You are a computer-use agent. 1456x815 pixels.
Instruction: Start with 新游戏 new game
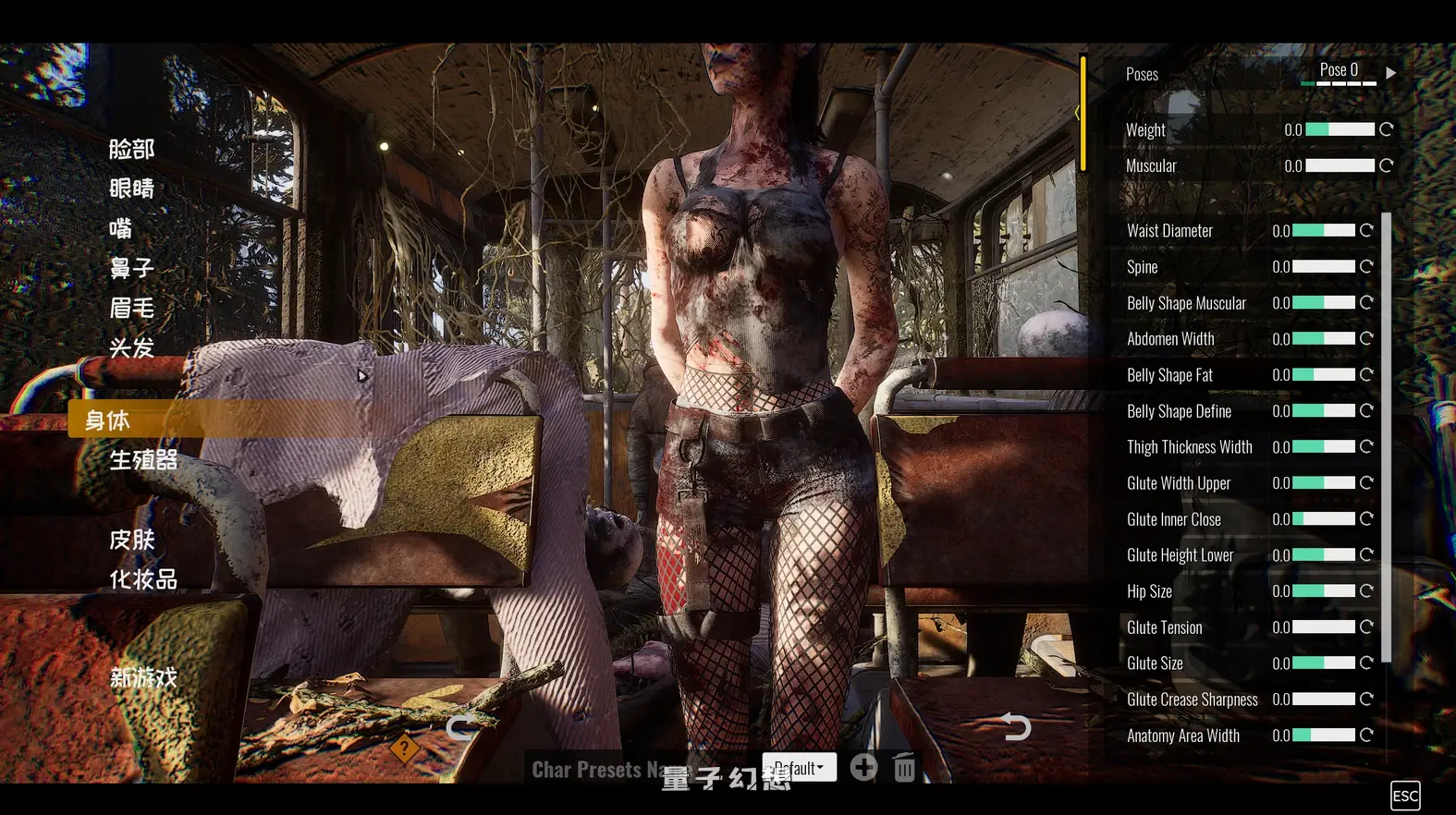[143, 678]
